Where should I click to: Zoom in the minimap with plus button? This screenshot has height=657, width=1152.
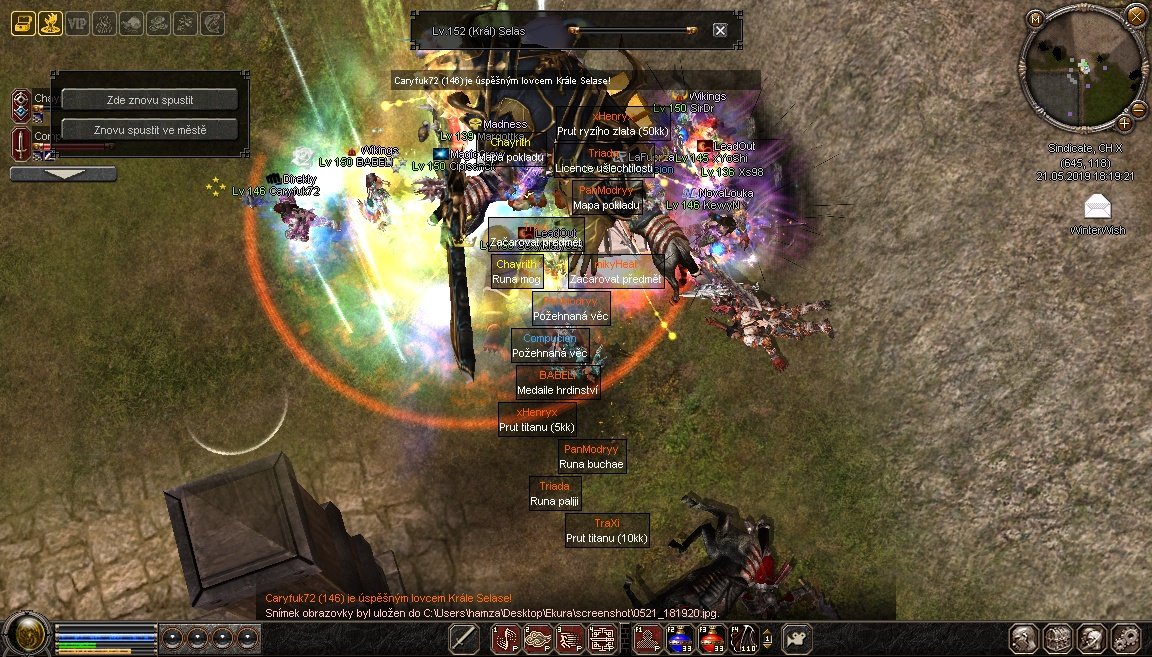click(x=1124, y=124)
